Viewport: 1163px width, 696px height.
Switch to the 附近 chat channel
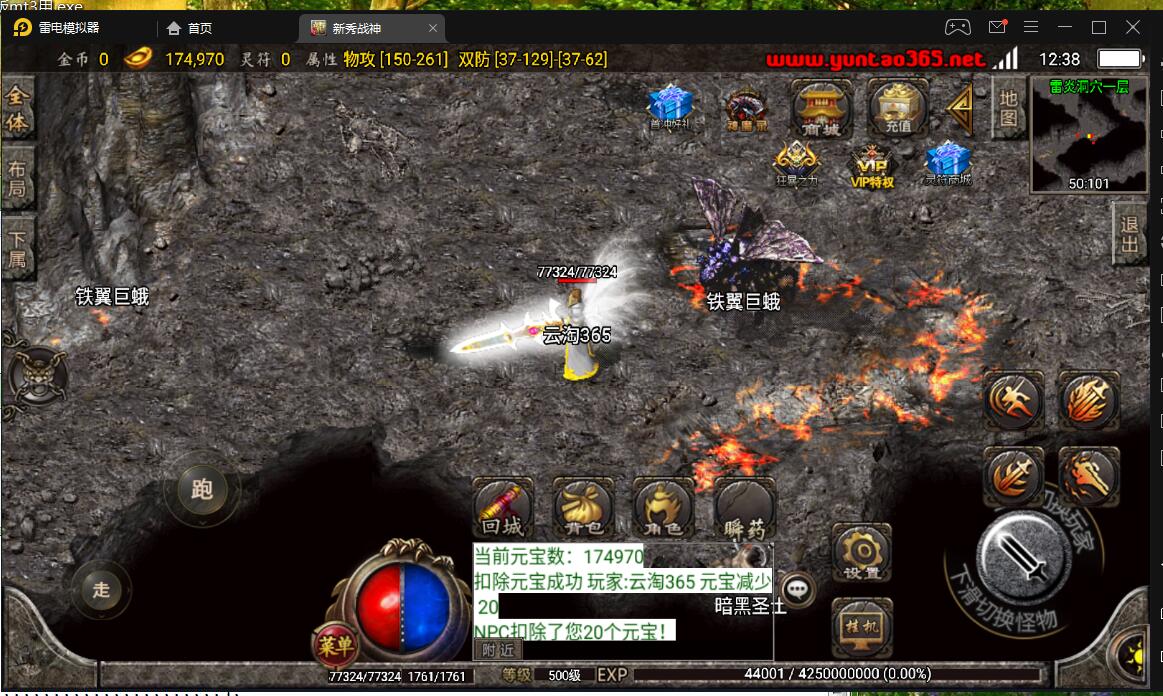[497, 649]
